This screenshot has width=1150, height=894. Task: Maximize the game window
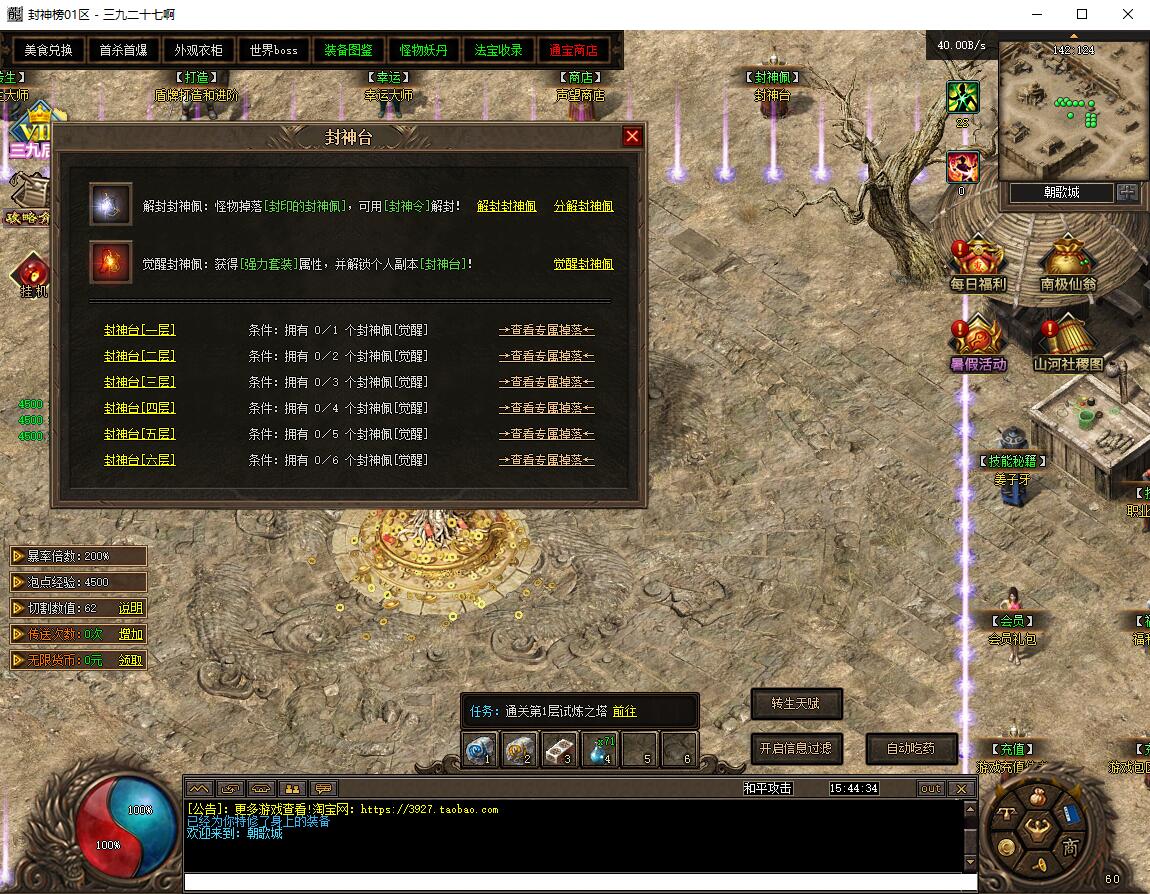(x=1081, y=14)
